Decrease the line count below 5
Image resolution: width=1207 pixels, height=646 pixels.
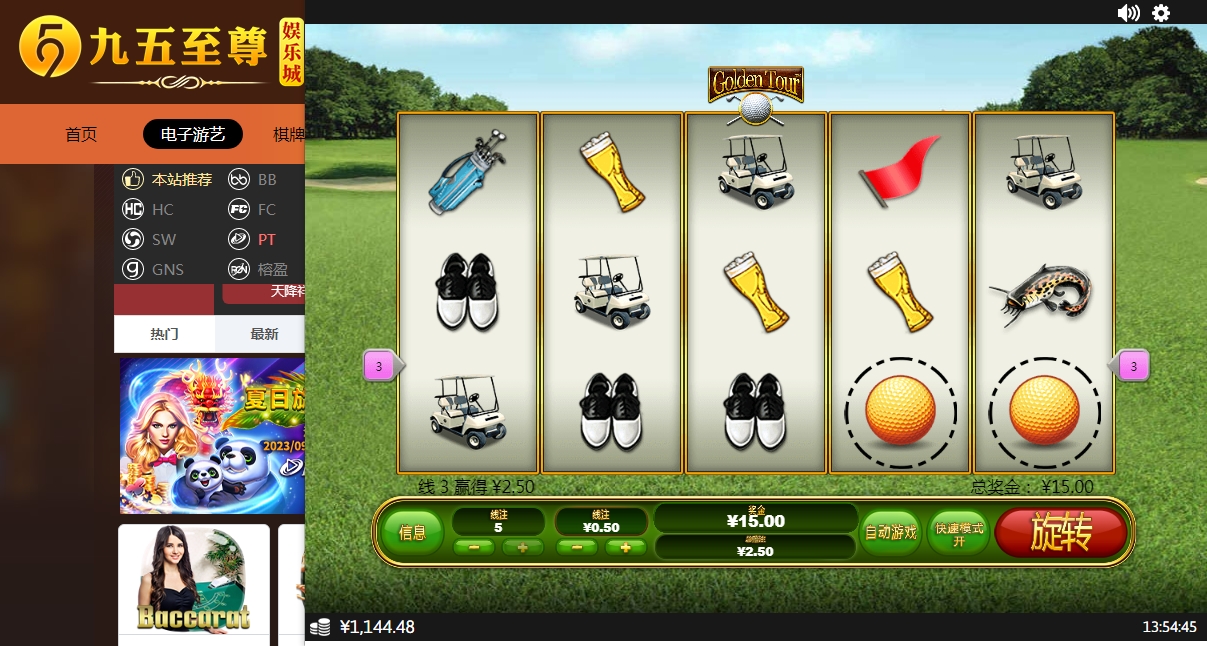tap(474, 547)
